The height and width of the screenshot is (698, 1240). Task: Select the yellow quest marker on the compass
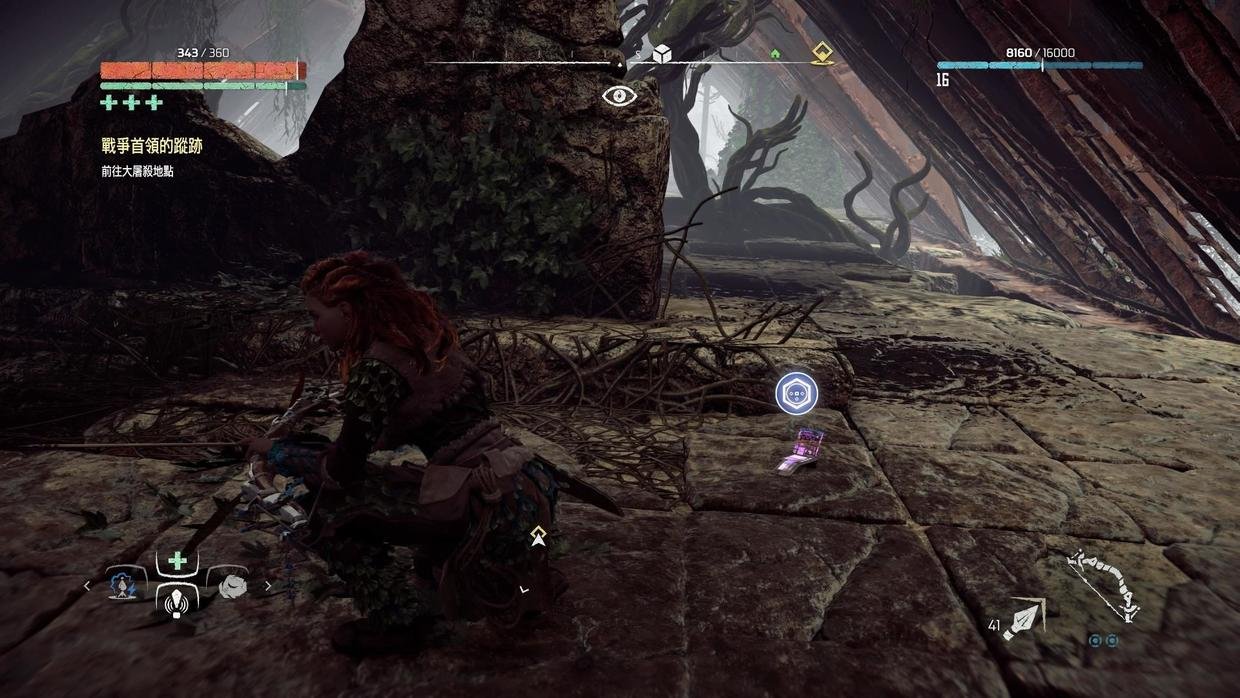point(822,53)
